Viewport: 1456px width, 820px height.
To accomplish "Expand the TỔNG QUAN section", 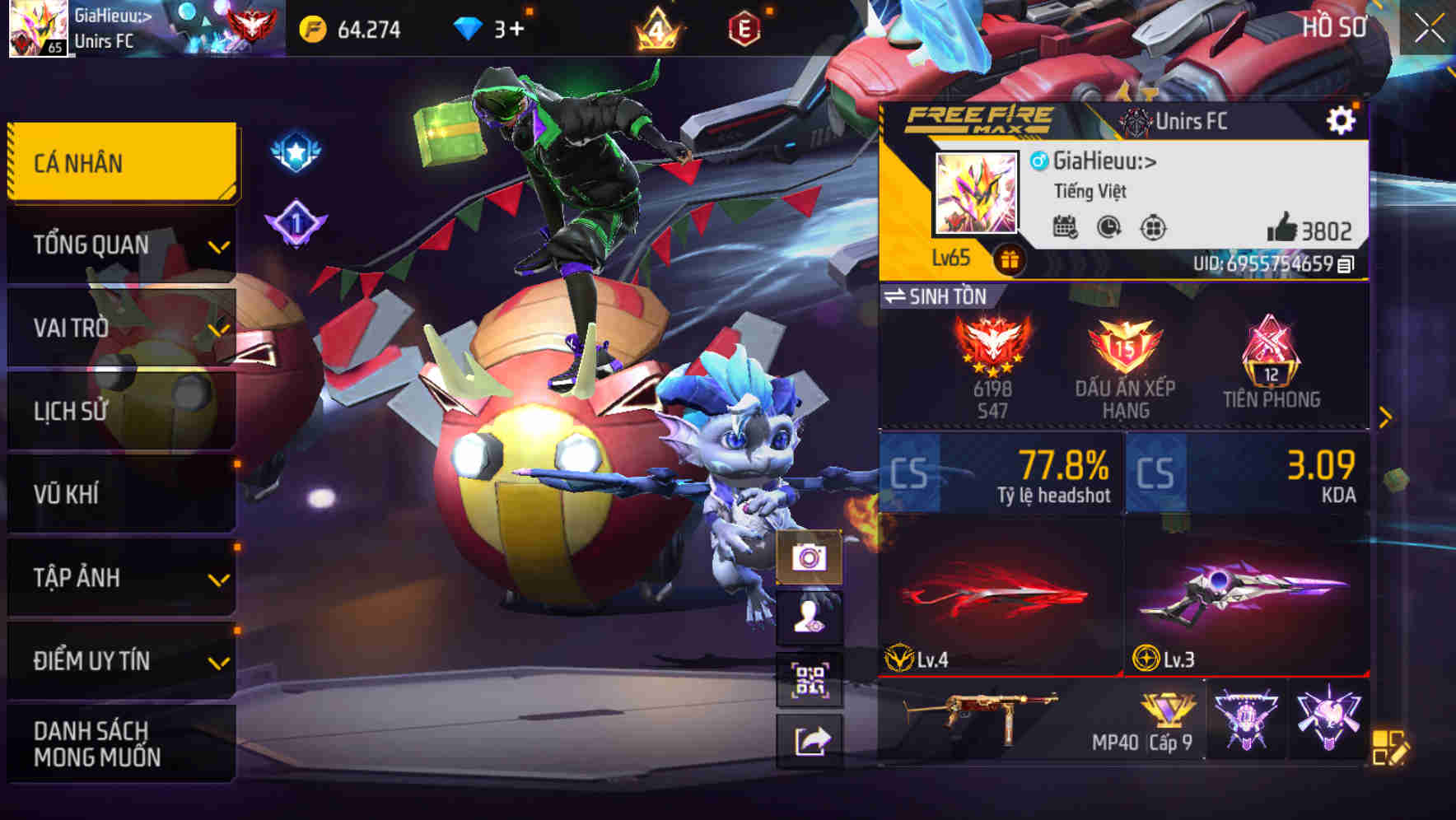I will pos(120,245).
